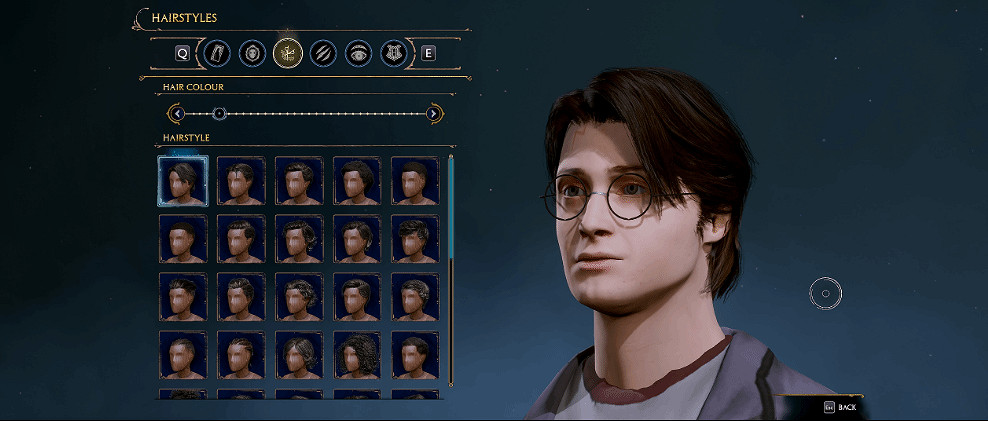Choose the currently highlighted first hairstyle
Viewport: 988px width, 421px height.
pyautogui.click(x=183, y=181)
